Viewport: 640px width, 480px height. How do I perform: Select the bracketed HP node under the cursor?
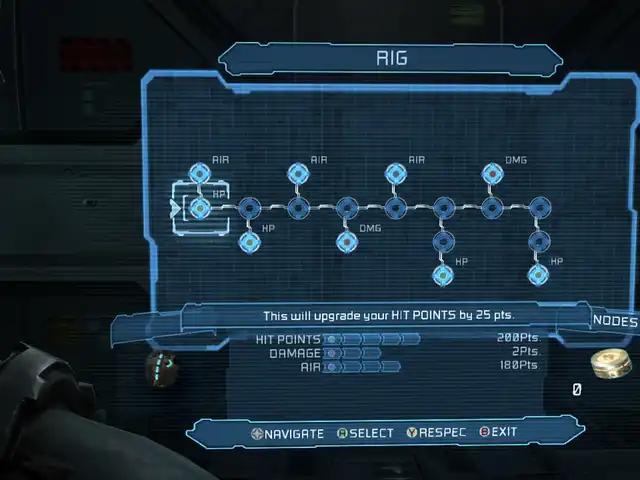tap(200, 208)
